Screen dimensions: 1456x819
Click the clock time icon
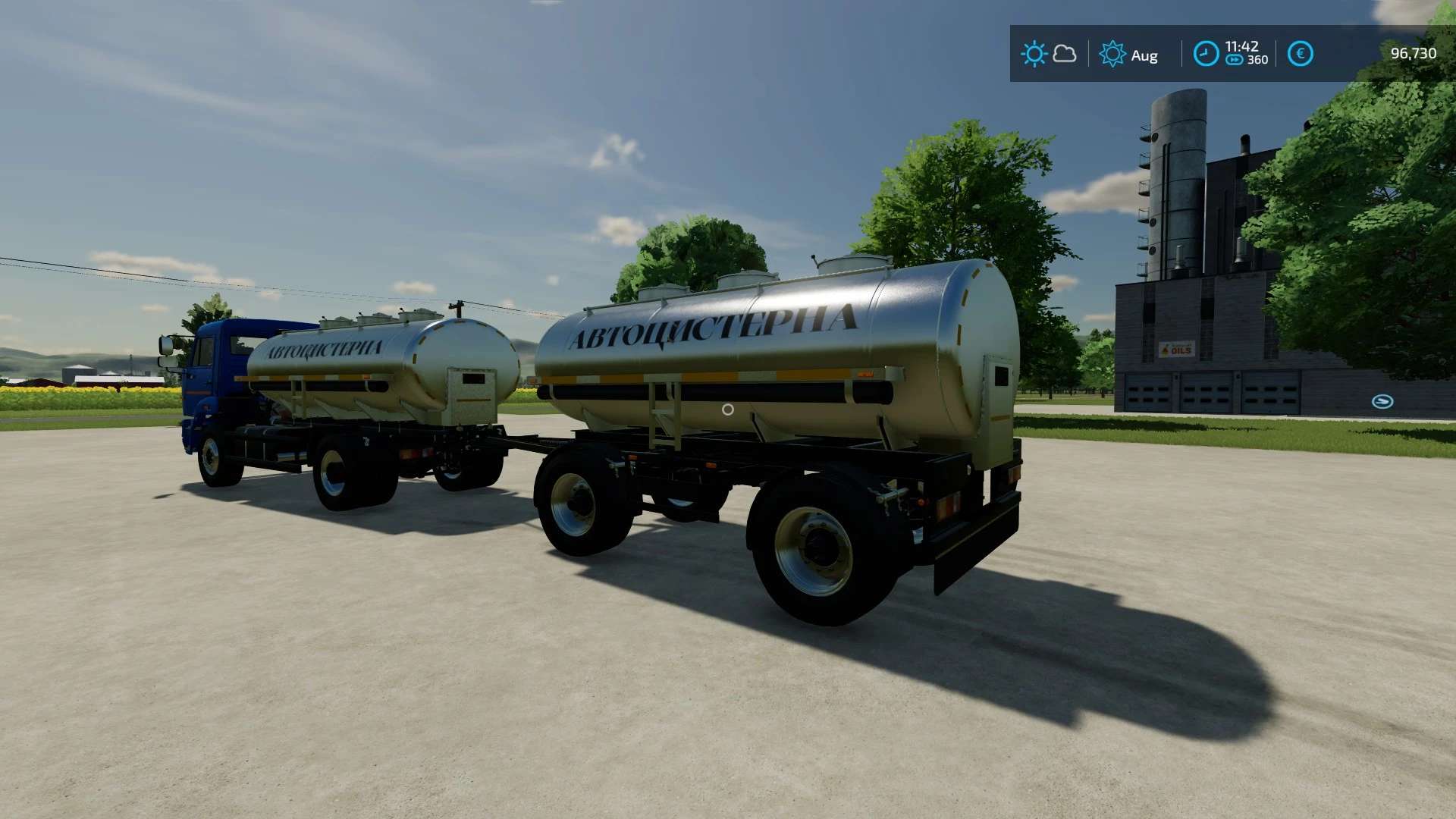[x=1206, y=54]
